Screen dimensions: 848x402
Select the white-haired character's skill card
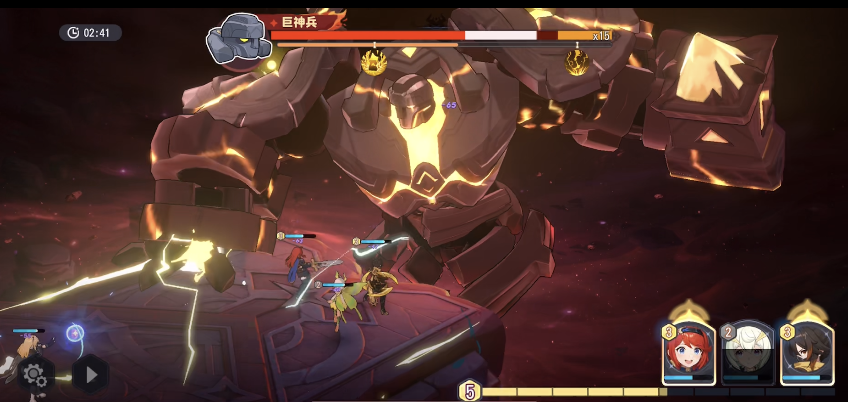coord(747,353)
